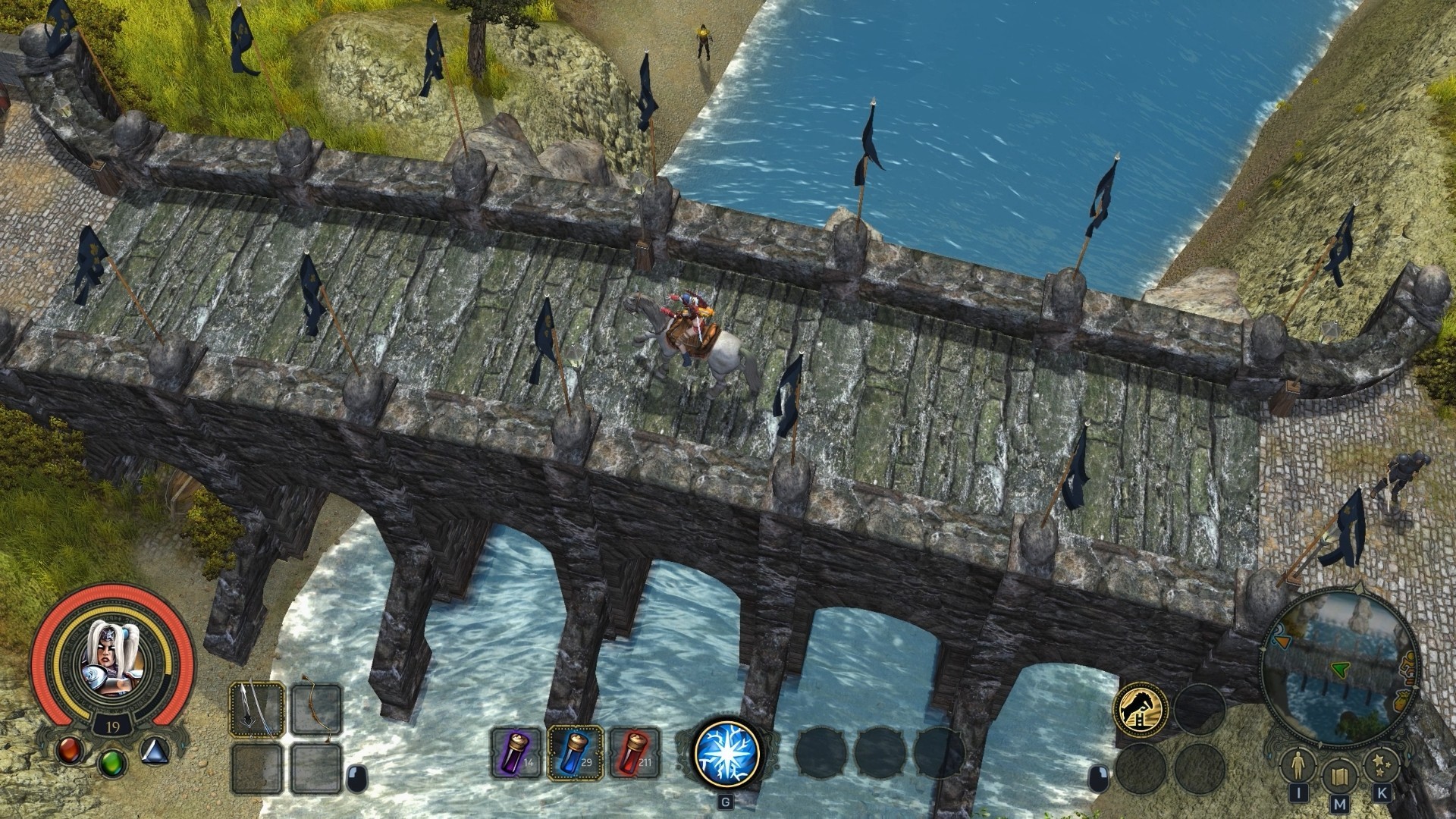
Task: Open the skills menu with the stars button
Action: point(1380,766)
